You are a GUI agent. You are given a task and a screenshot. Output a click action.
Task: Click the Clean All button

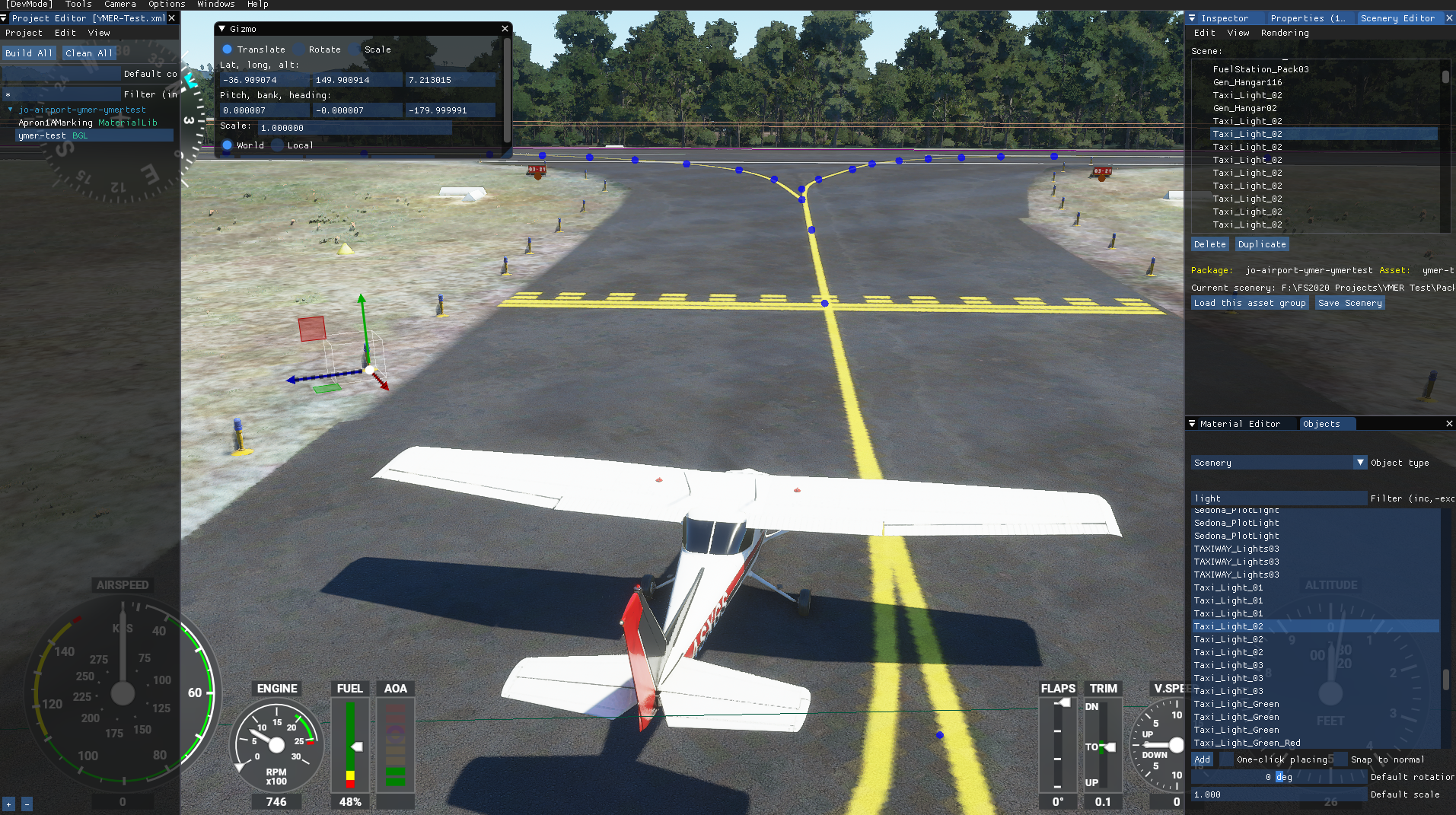click(x=89, y=53)
